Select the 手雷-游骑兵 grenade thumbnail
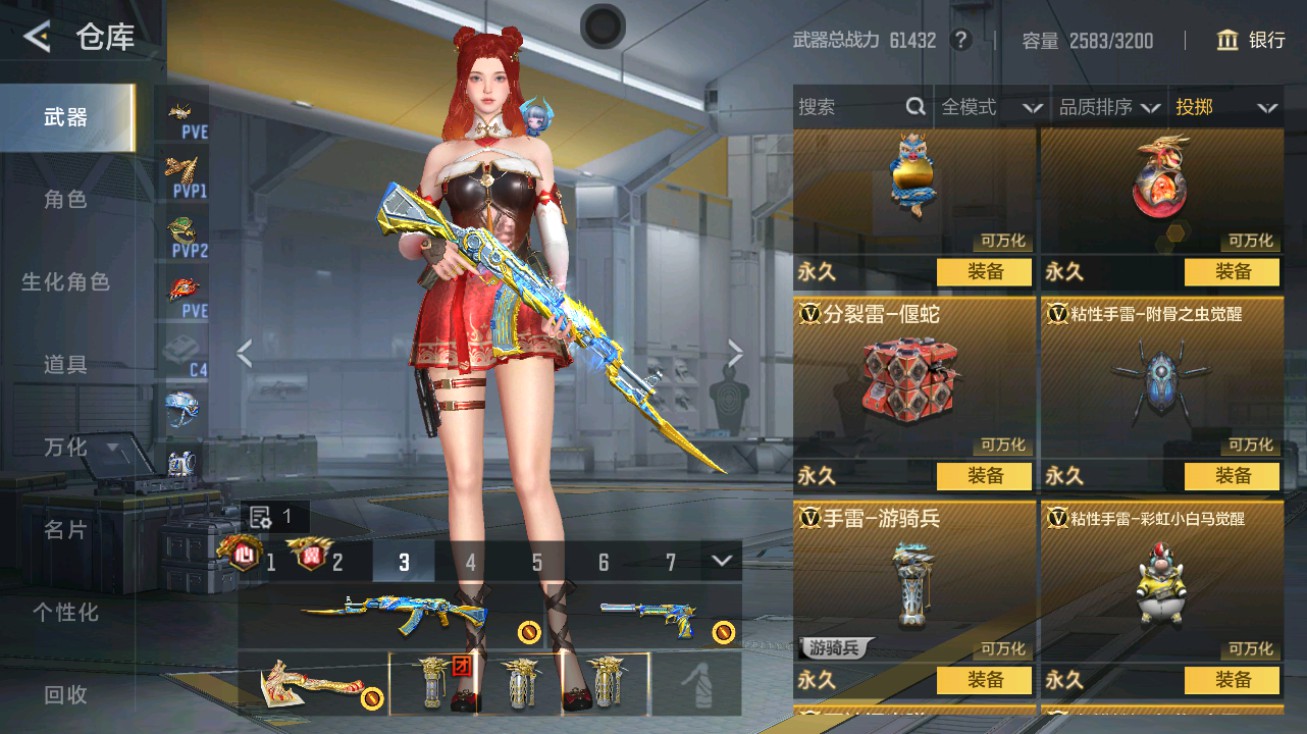The height and width of the screenshot is (734, 1307). coord(913,585)
